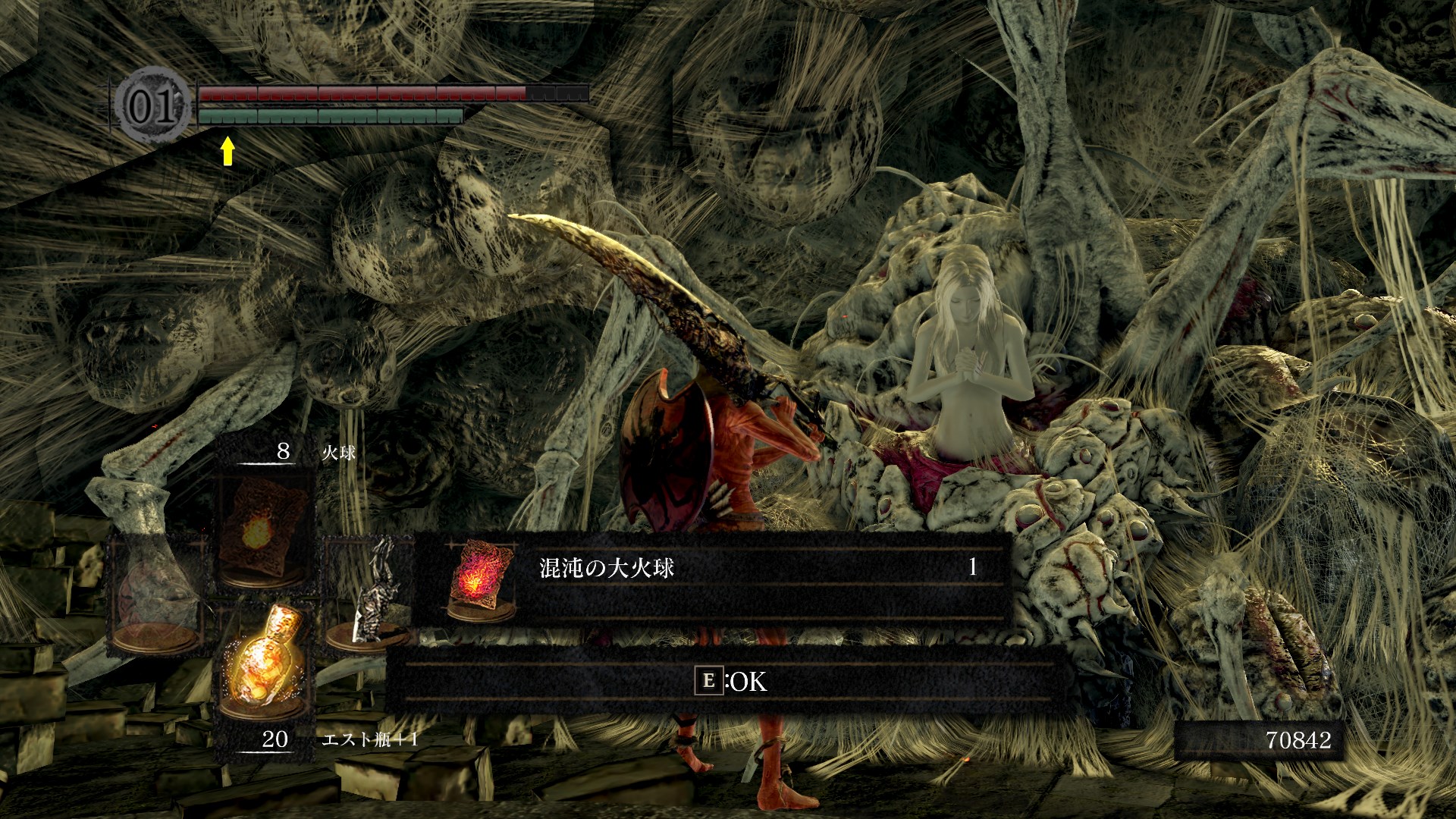The image size is (1456, 819).
Task: Select the 混沌の大火球 acquired item row
Action: coord(711,578)
